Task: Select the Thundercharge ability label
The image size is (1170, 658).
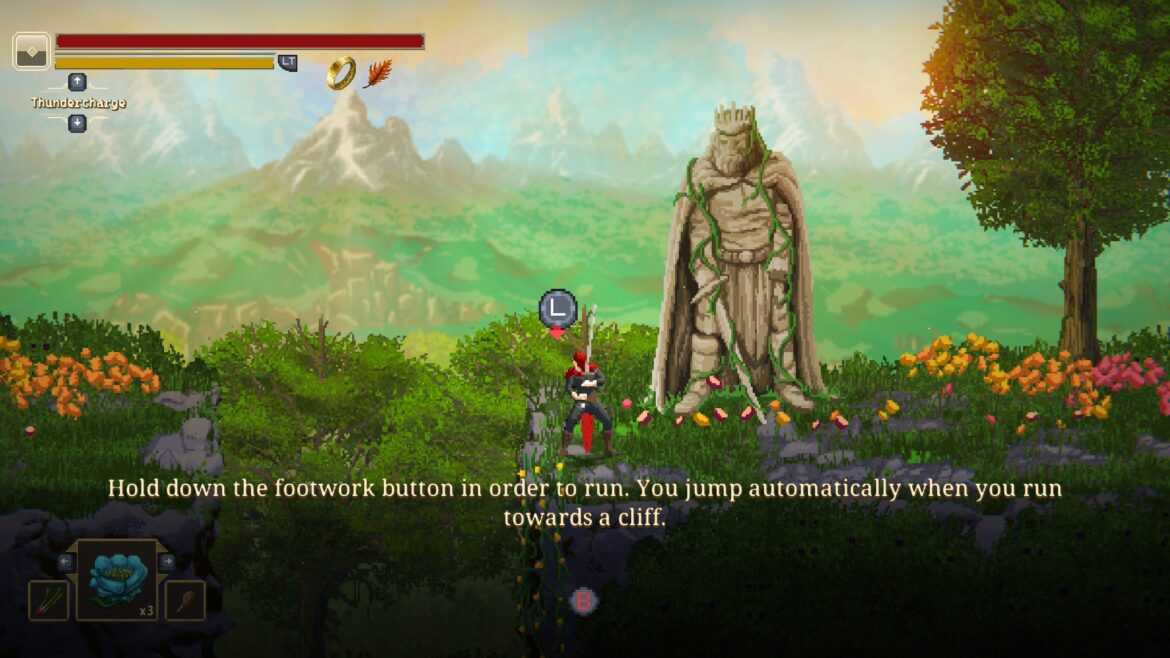Action: coord(78,103)
